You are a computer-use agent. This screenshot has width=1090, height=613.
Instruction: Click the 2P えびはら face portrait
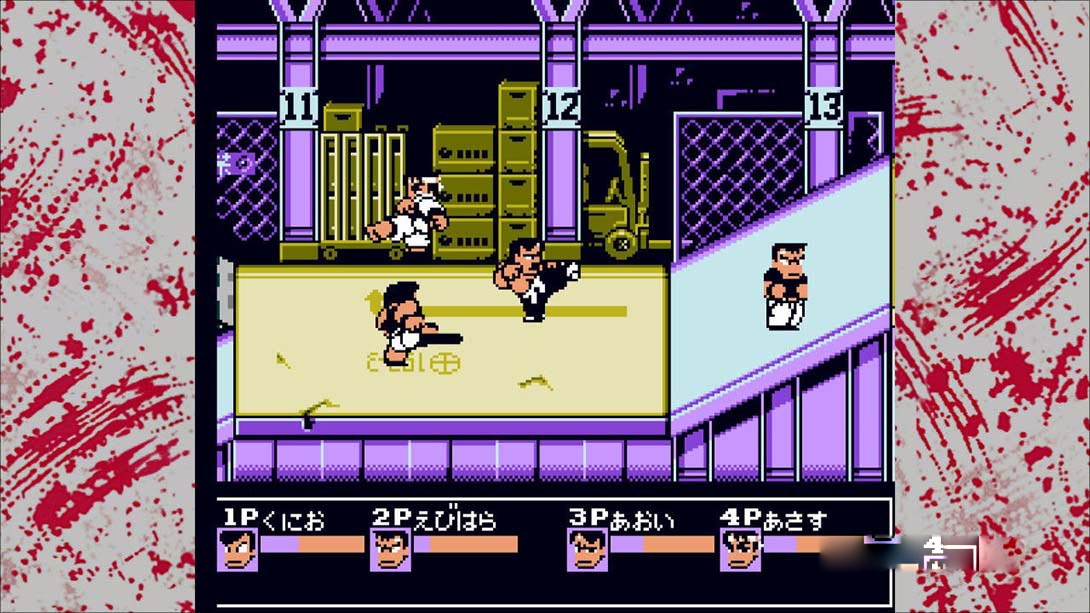390,550
